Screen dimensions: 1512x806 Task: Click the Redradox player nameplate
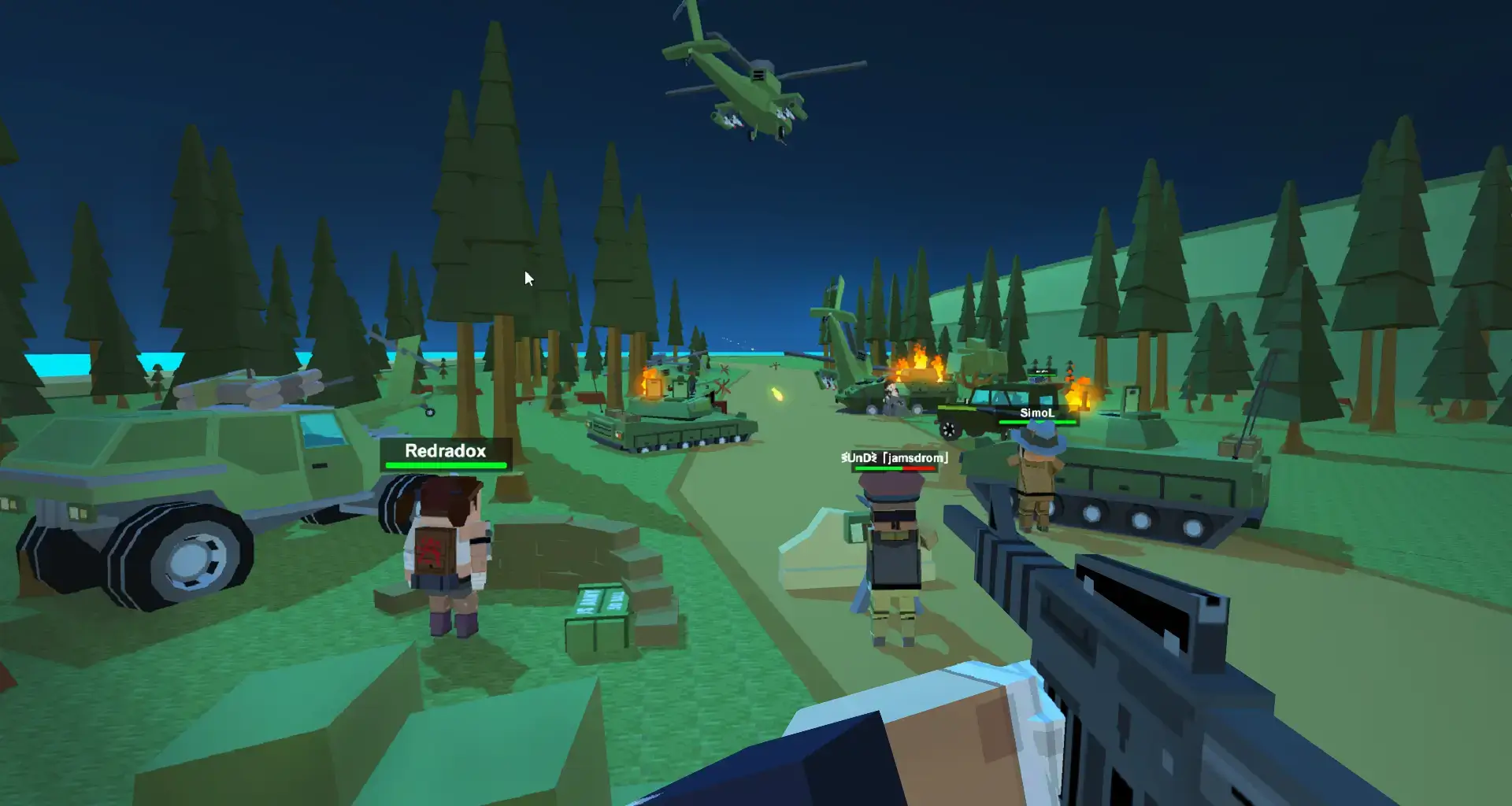tap(445, 451)
